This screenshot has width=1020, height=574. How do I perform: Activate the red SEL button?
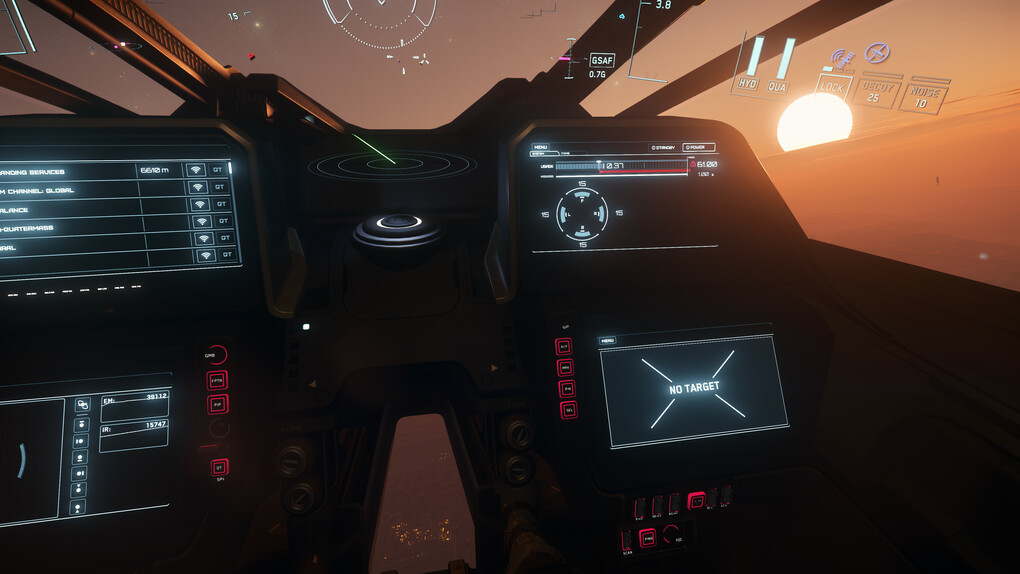pyautogui.click(x=568, y=410)
